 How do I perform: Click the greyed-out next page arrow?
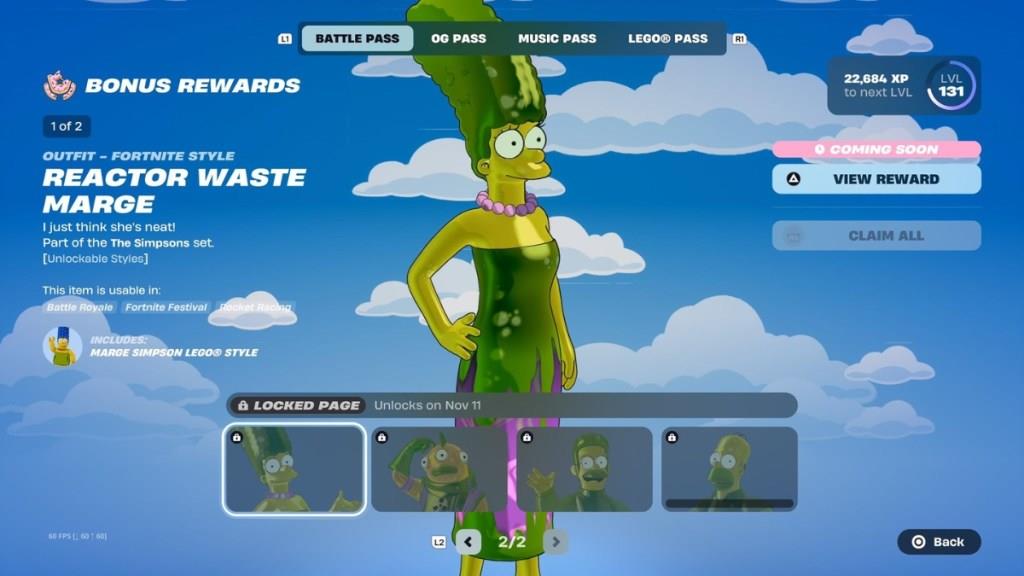[x=555, y=542]
